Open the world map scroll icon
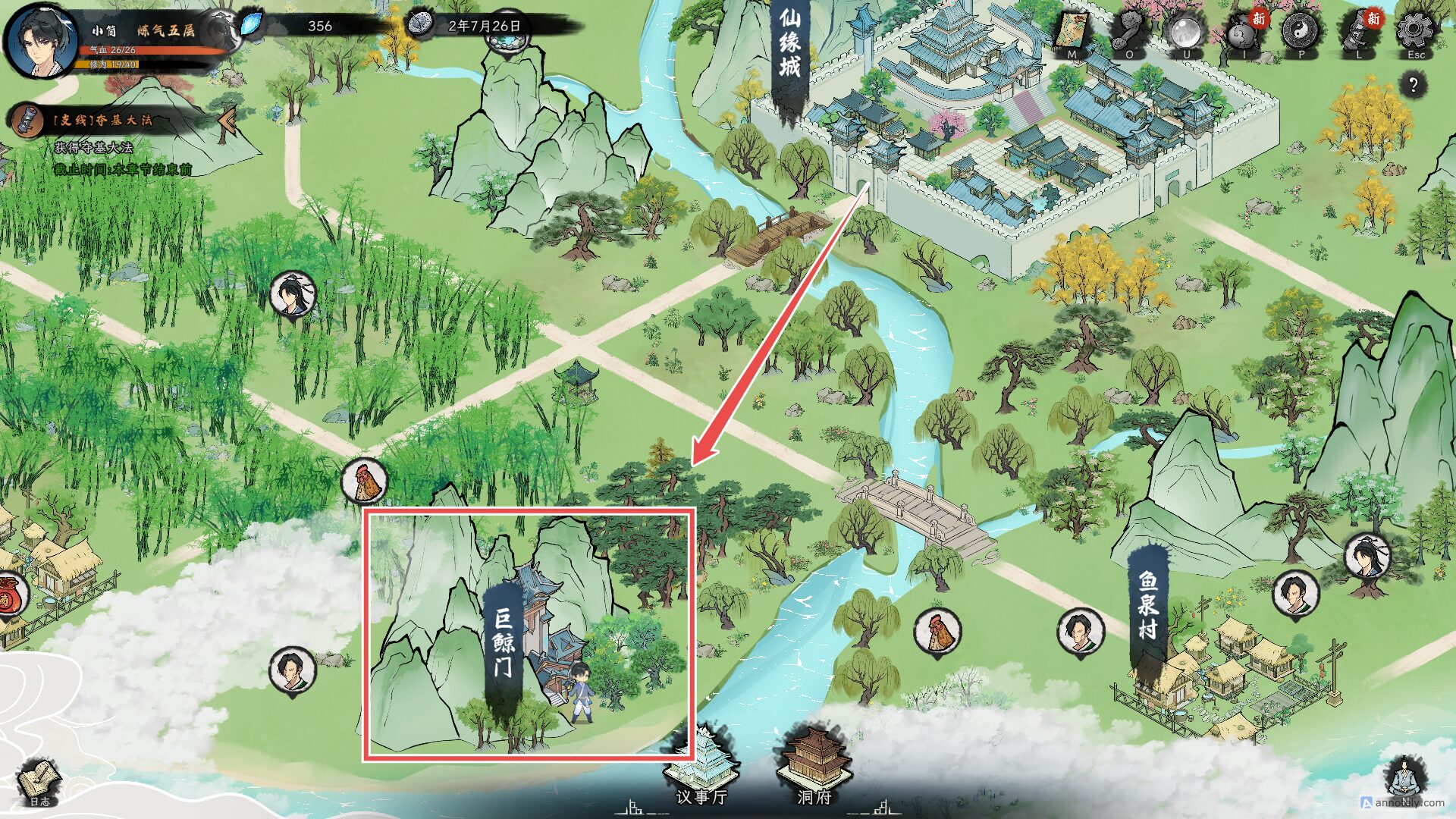 click(x=1072, y=33)
